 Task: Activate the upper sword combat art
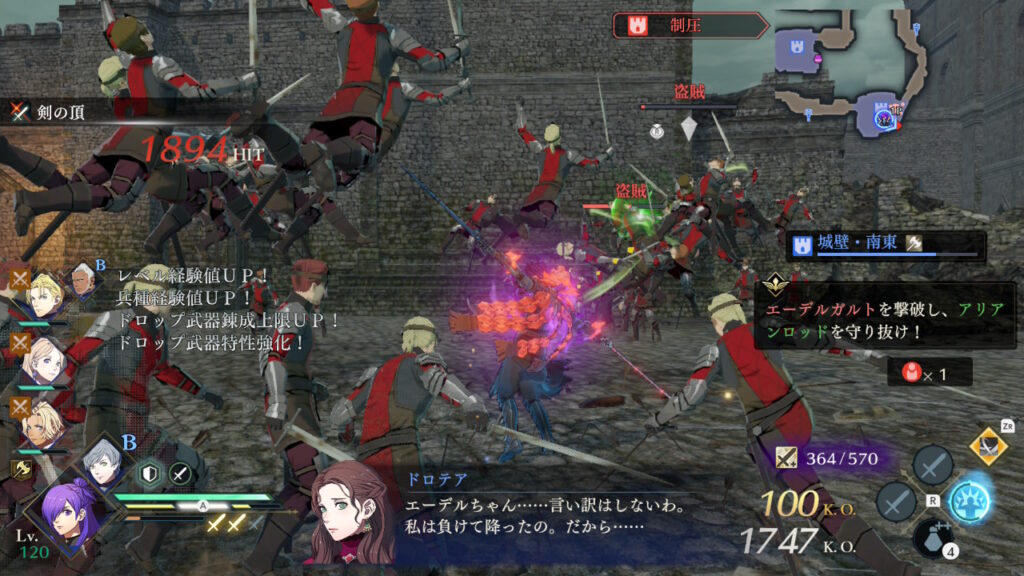[x=932, y=465]
